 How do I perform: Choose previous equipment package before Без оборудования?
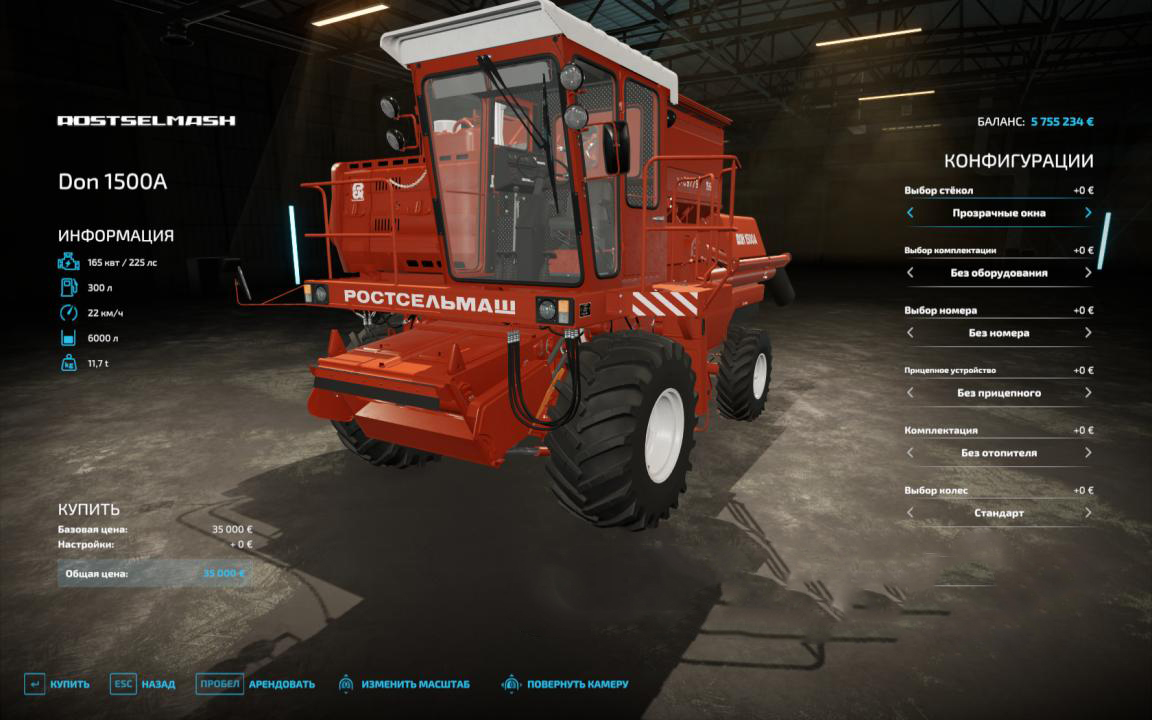coord(910,273)
